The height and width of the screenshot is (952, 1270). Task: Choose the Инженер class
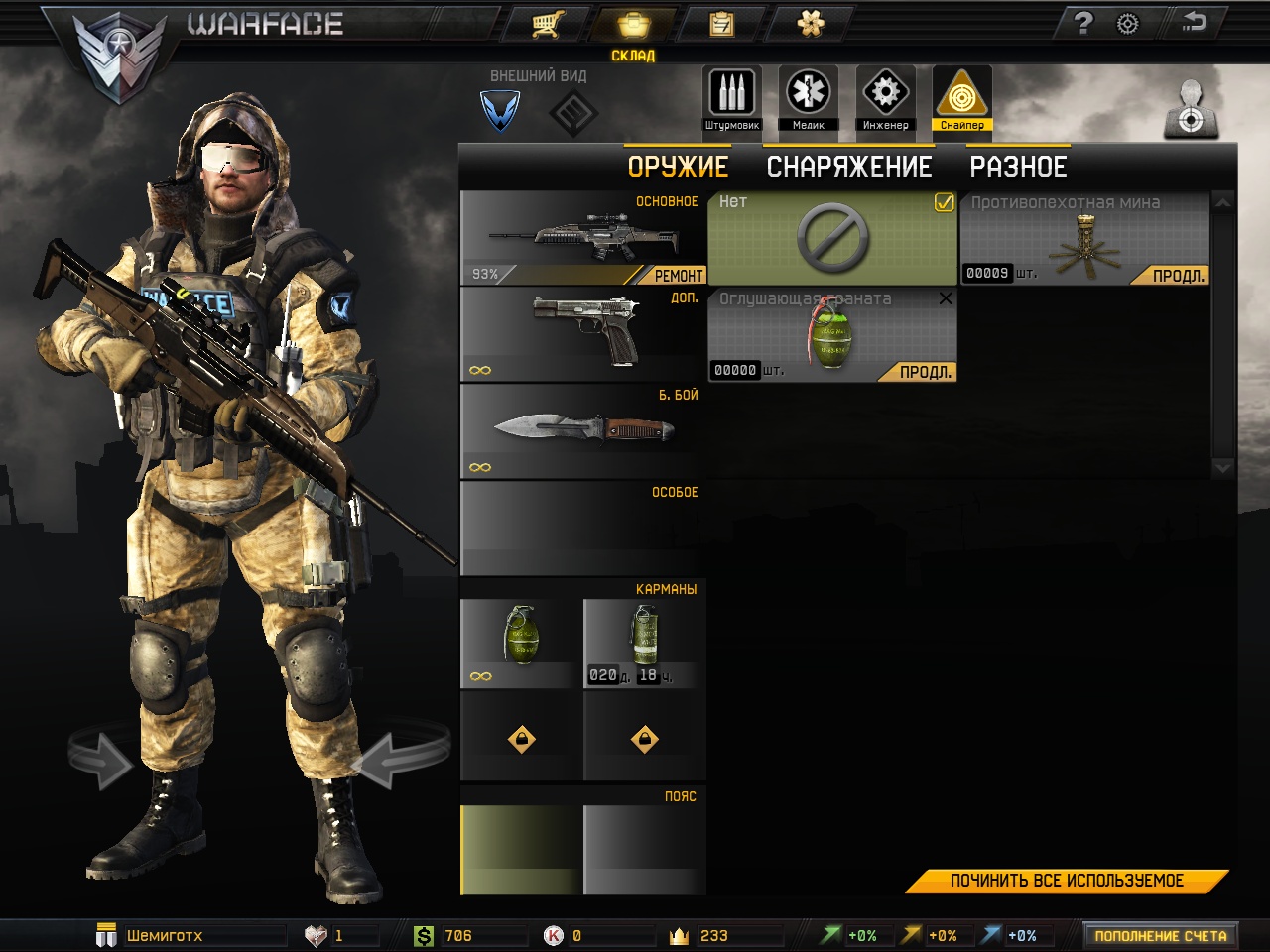[885, 99]
